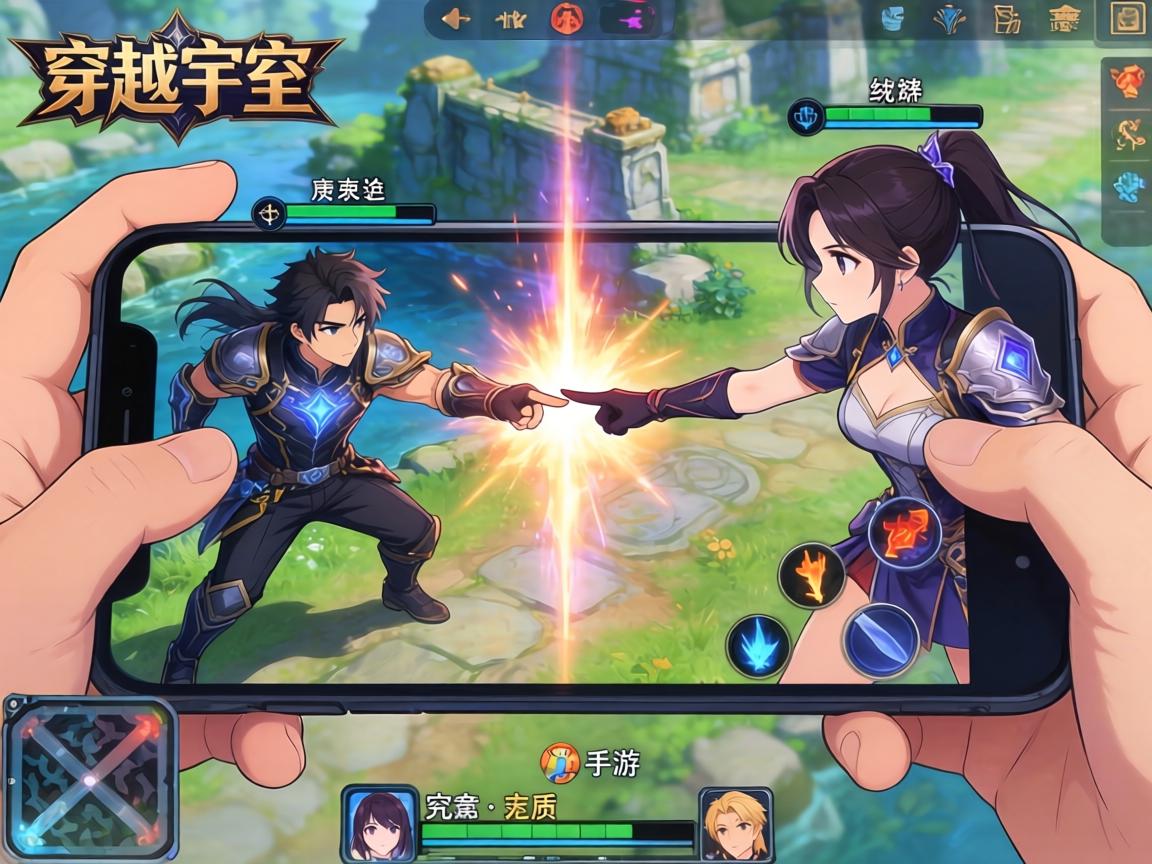Click the orange back arrow button
The width and height of the screenshot is (1152, 864).
(455, 18)
